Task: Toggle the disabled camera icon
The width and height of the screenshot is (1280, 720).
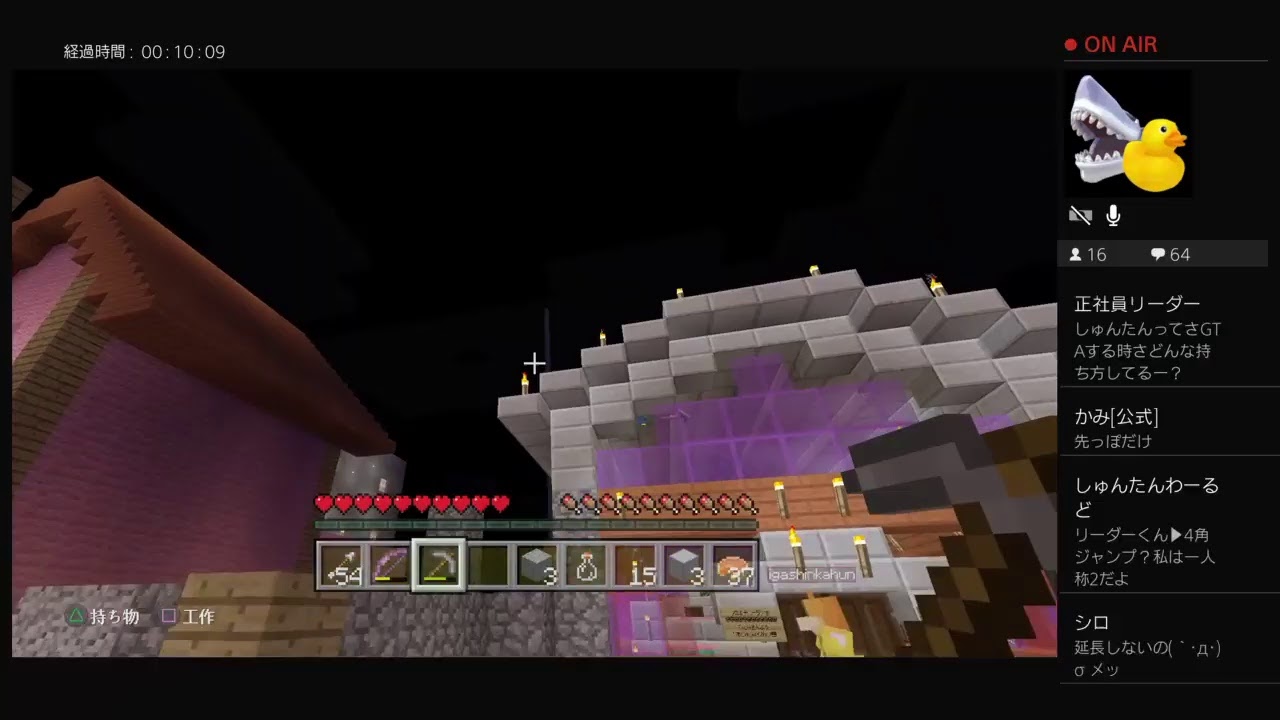Action: 1080,215
